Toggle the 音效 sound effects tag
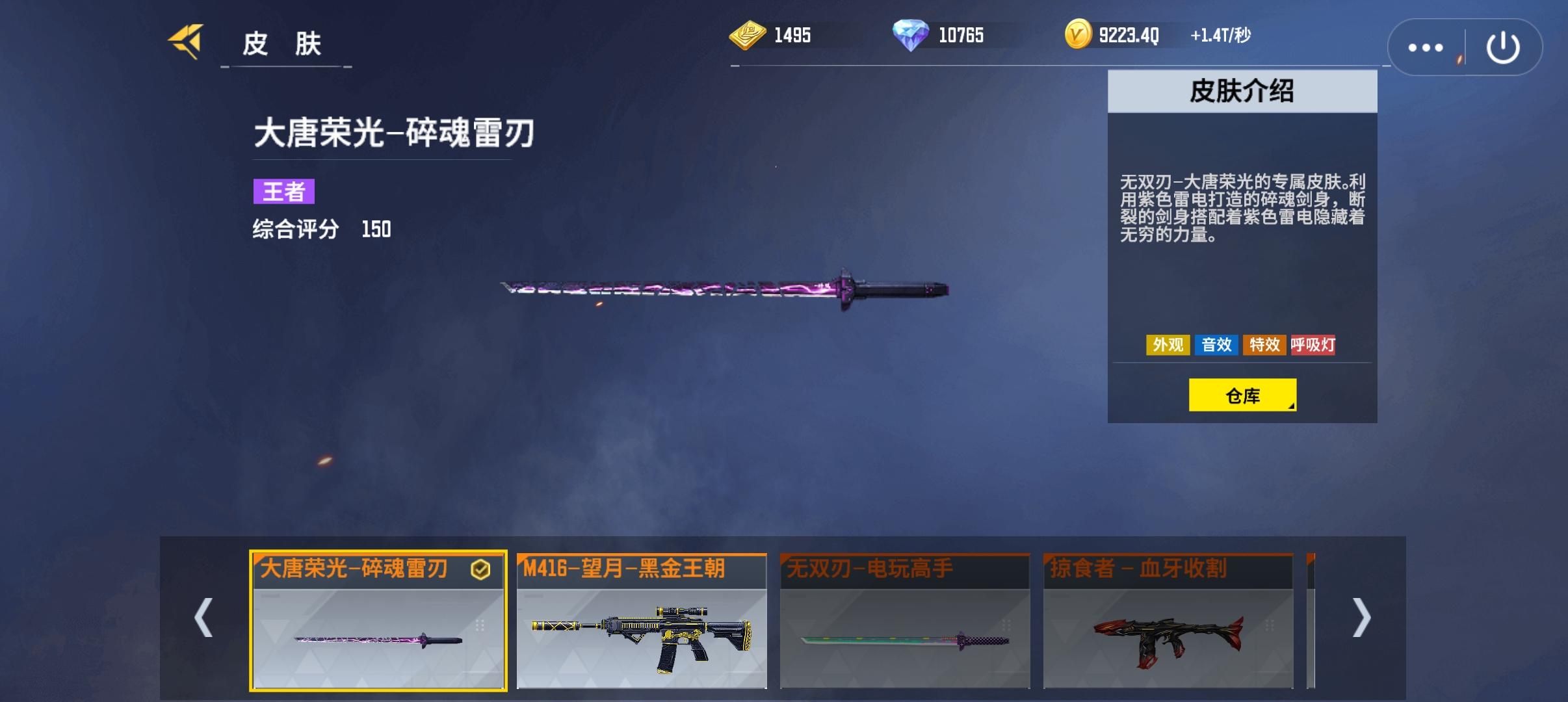 (1218, 346)
